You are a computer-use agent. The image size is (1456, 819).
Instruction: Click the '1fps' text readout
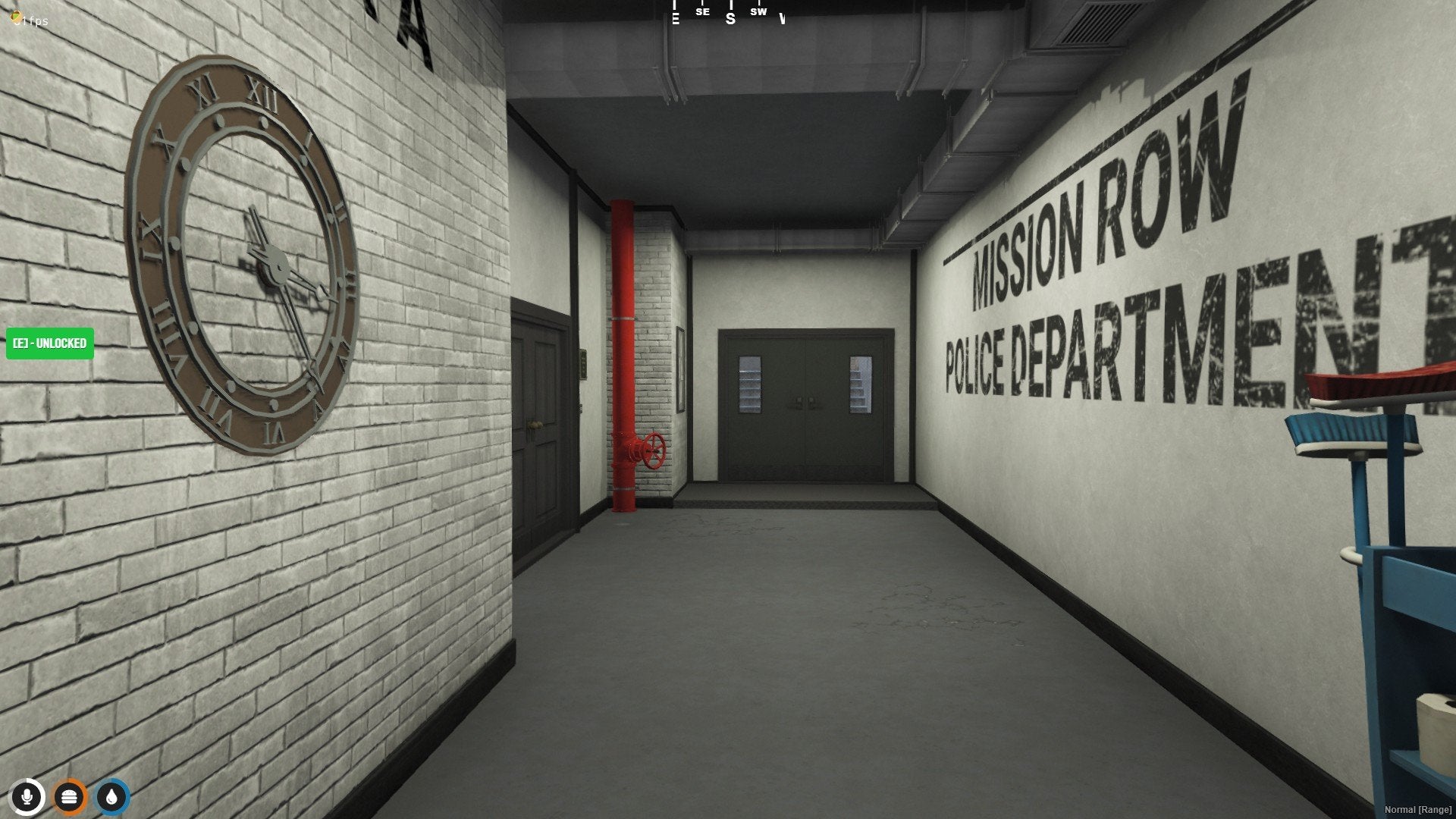[31, 21]
